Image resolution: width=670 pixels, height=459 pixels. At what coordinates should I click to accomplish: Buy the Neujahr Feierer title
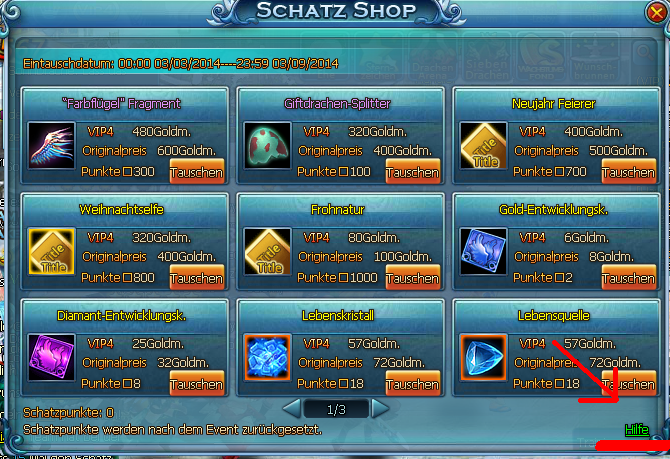628,172
